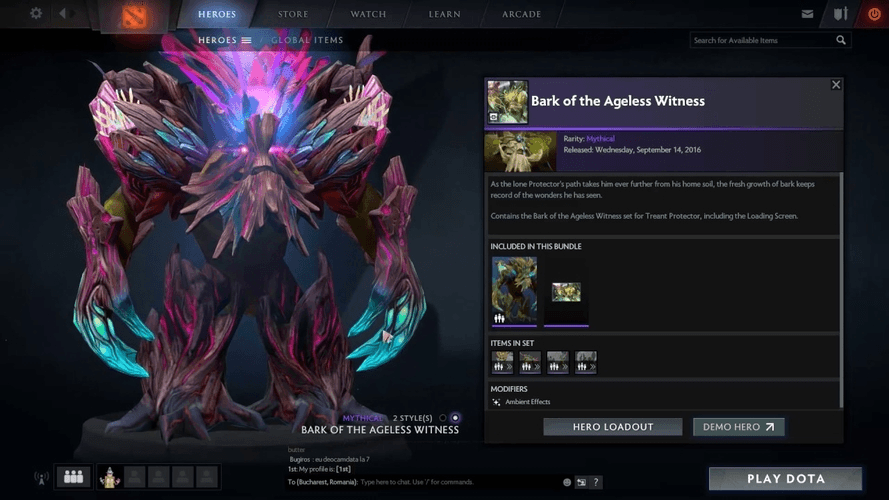Go to the Arcade tab
The height and width of the screenshot is (500, 889).
coord(521,14)
